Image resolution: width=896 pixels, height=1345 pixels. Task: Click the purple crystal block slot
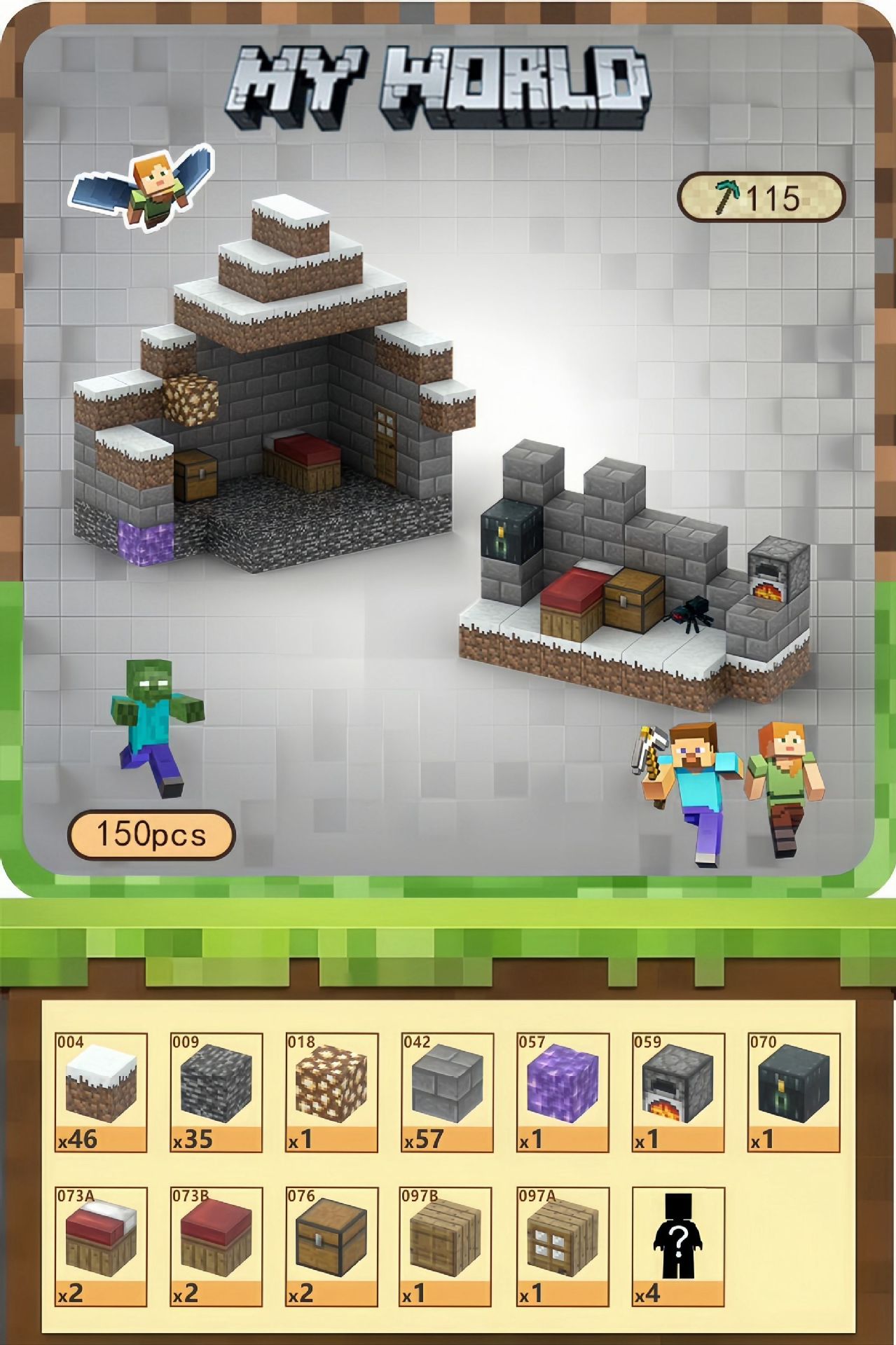click(x=563, y=1092)
